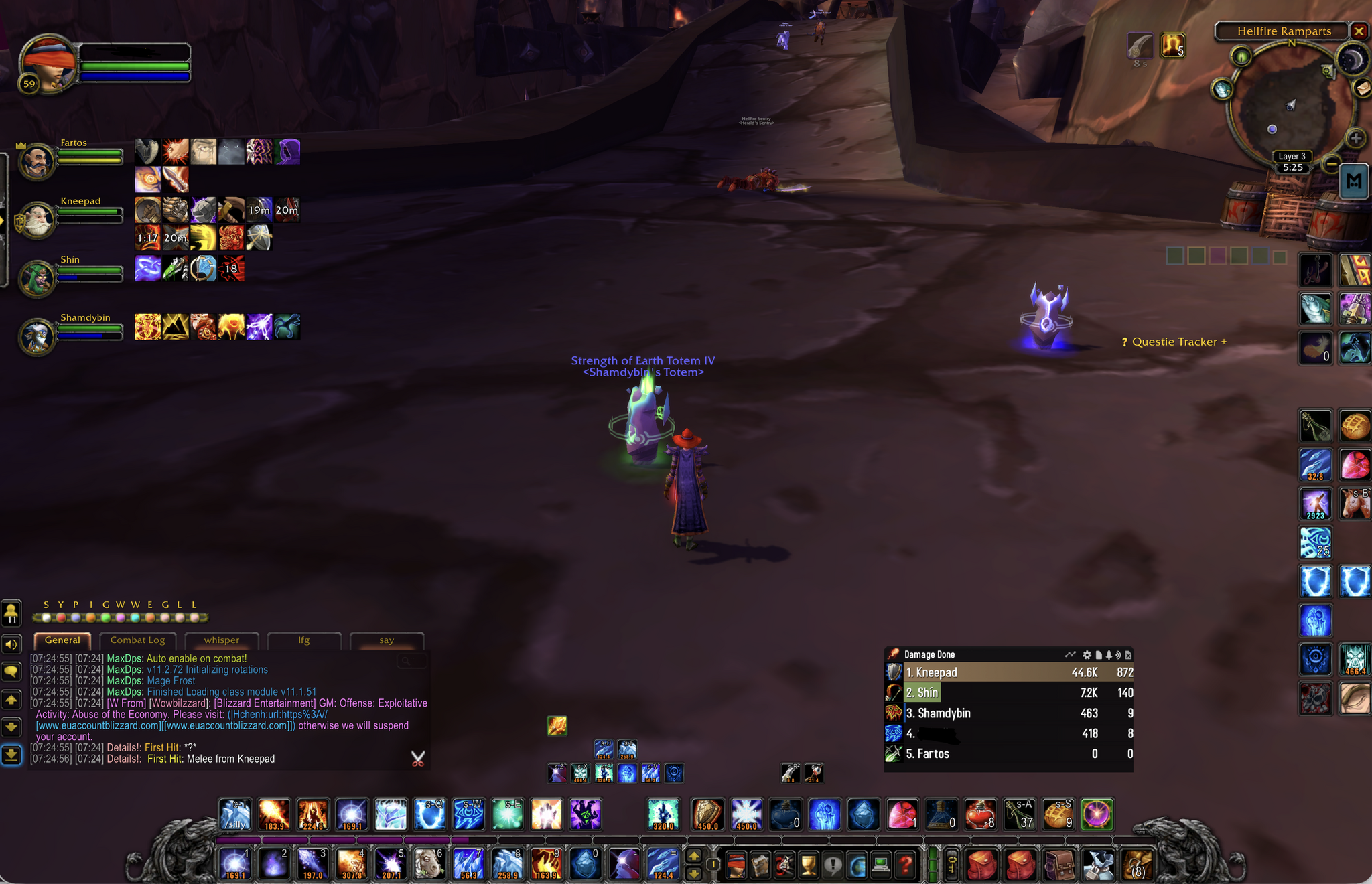Switch to the Combat Log chat tab
The image size is (1372, 884).
137,640
